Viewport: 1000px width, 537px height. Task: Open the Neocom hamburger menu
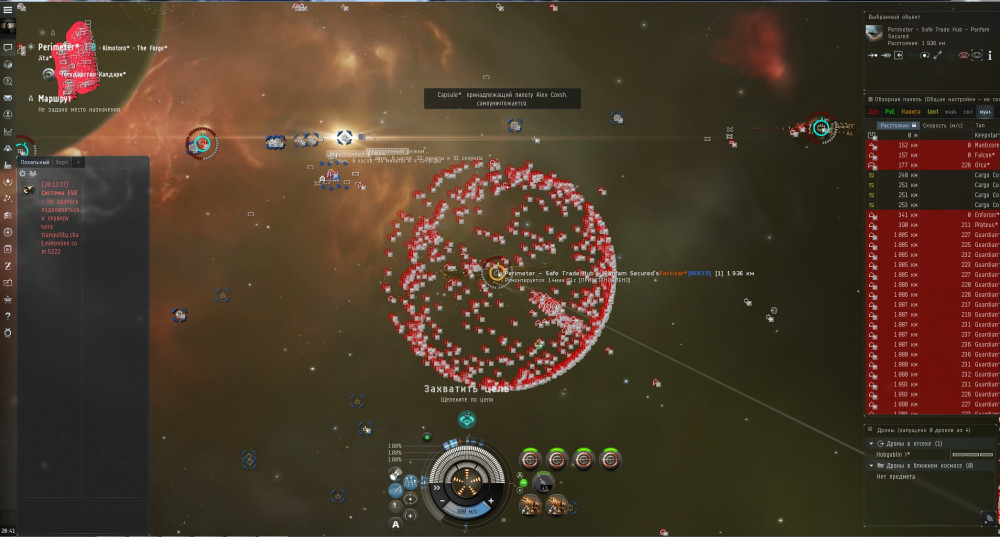pyautogui.click(x=8, y=8)
